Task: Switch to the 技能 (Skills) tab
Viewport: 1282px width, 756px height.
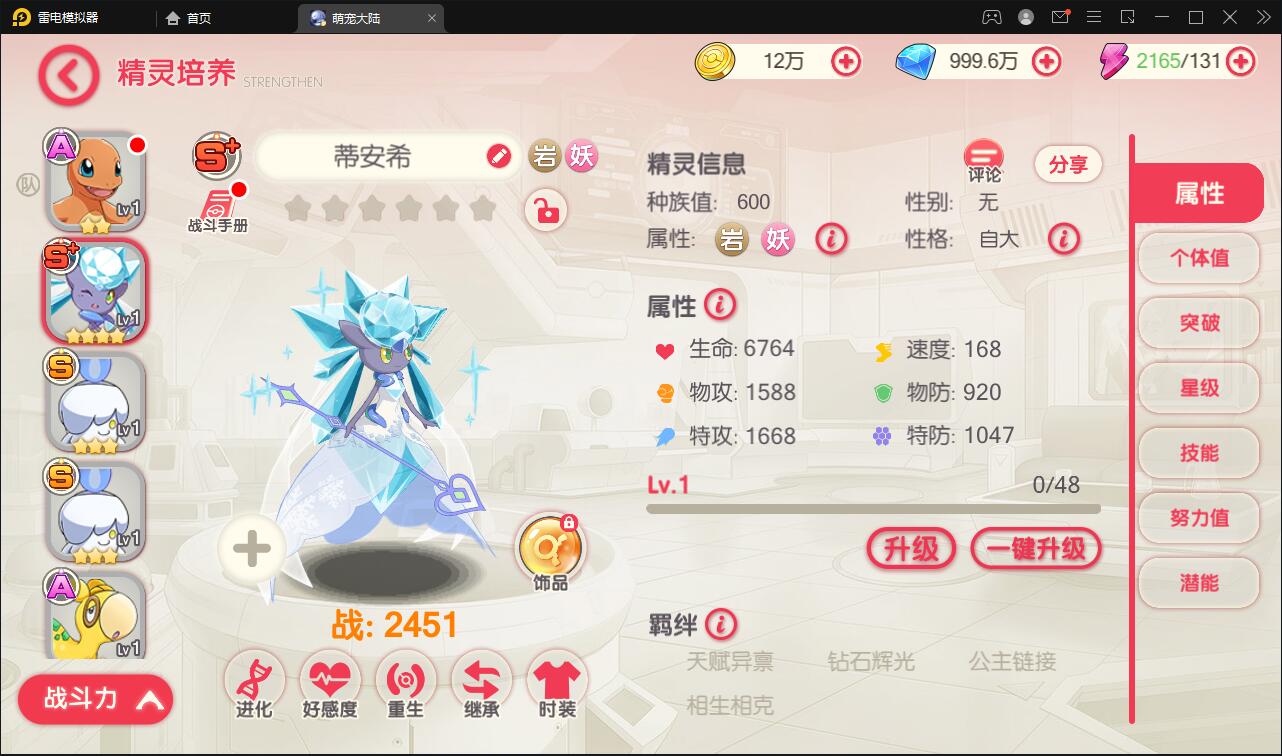Action: pos(1198,453)
